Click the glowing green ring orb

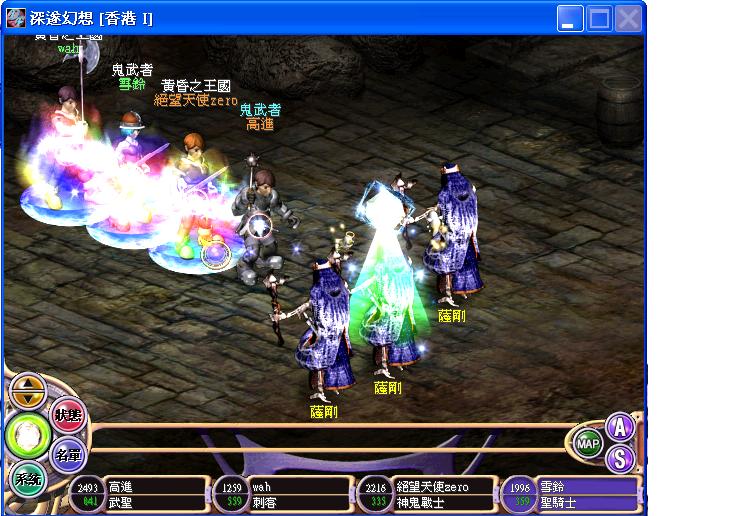click(x=25, y=436)
